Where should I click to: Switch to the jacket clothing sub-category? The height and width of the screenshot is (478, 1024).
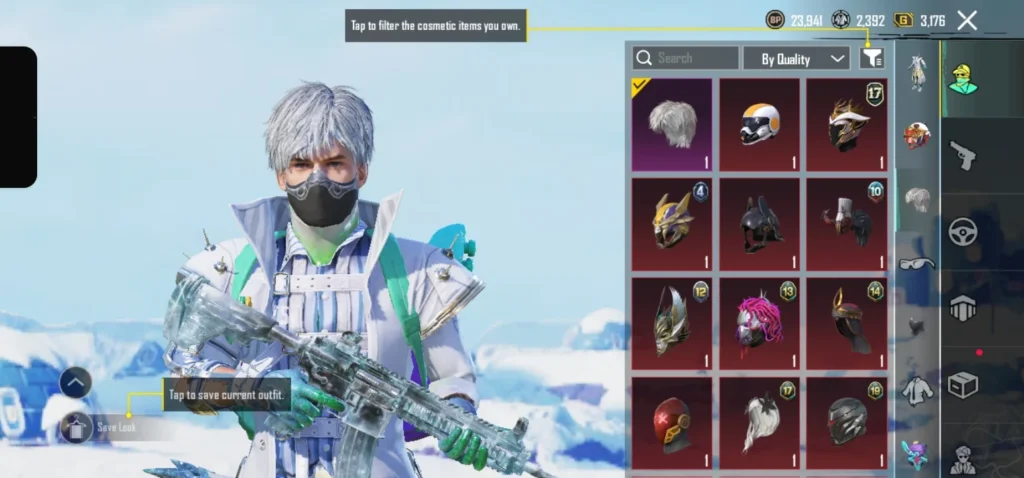click(x=917, y=390)
